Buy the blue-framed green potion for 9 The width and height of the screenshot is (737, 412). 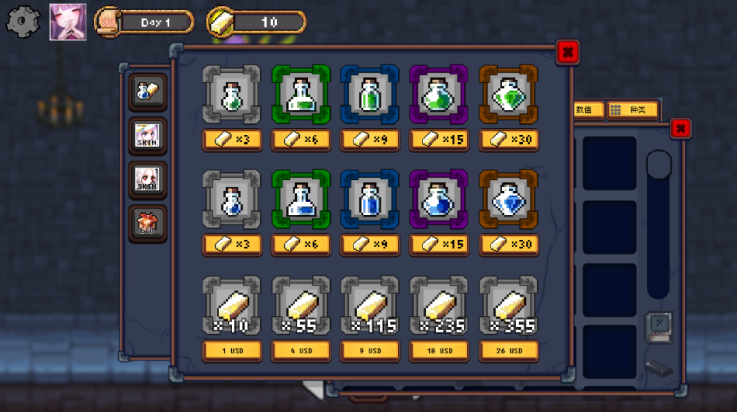(x=370, y=140)
